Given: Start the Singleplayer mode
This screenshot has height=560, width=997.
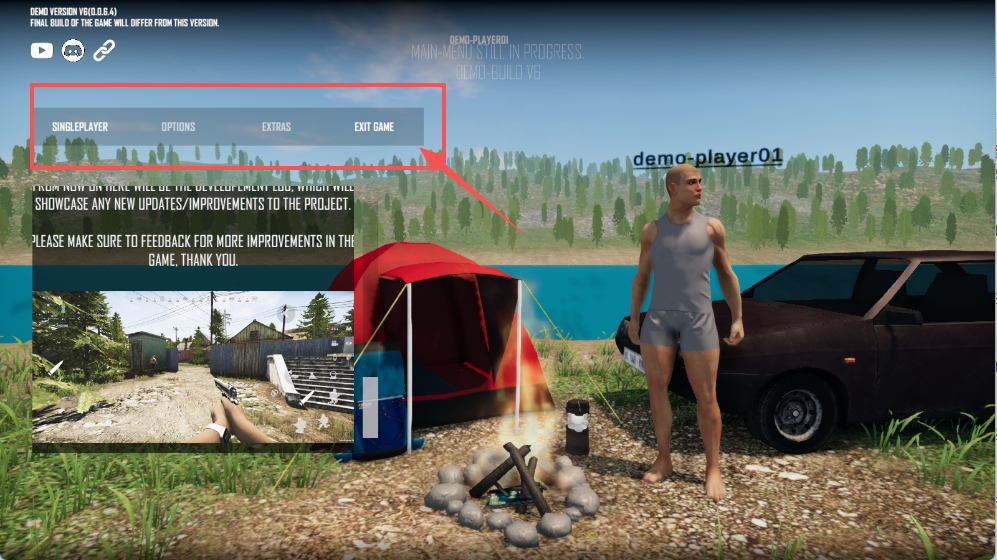Looking at the screenshot, I should 80,127.
